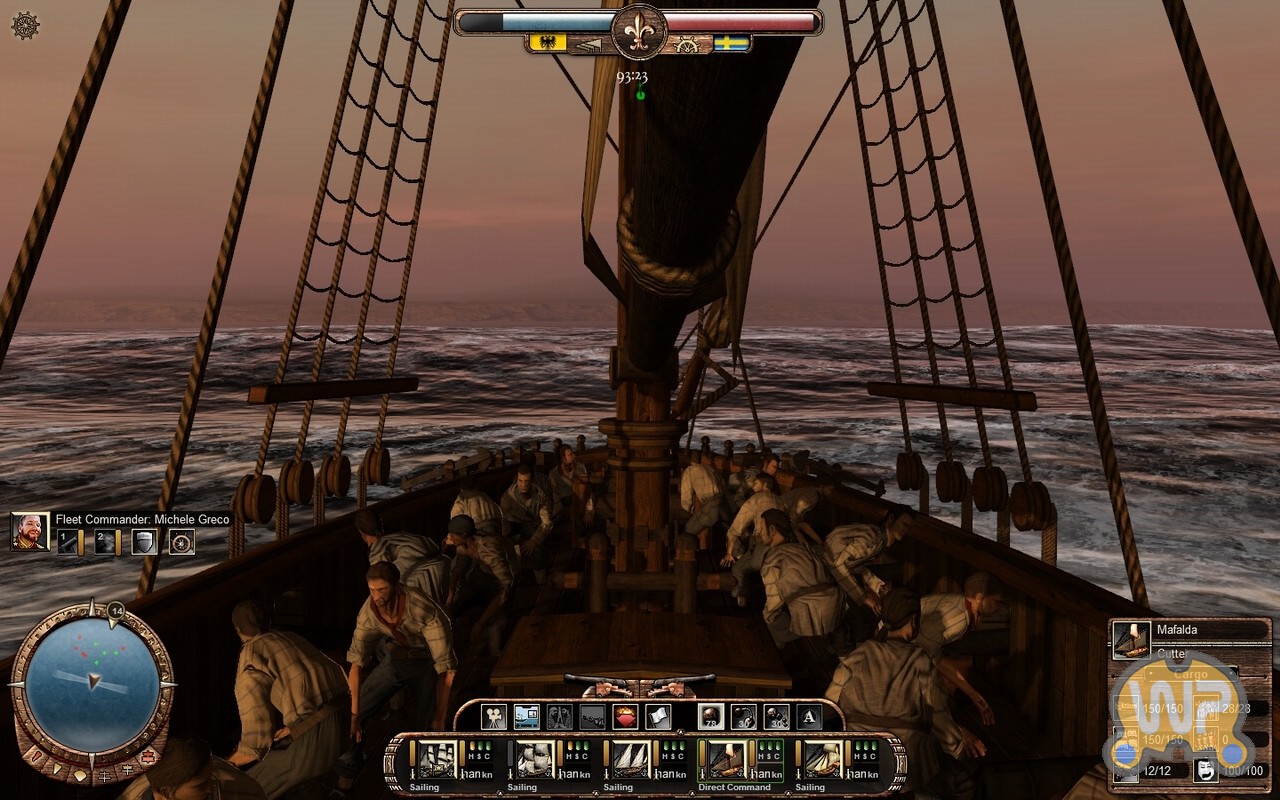
Task: Click the fleur-de-lis emblem button
Action: 638,30
